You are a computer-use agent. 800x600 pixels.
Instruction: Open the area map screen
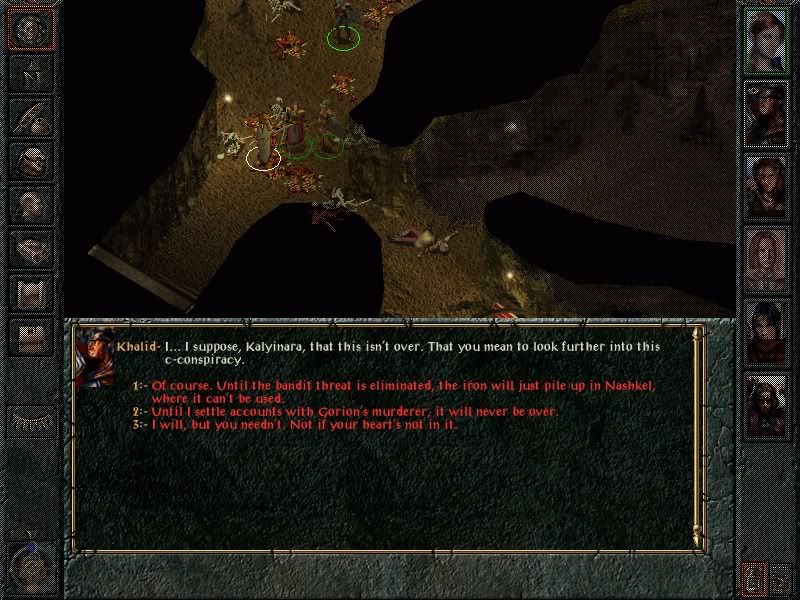coord(31,74)
